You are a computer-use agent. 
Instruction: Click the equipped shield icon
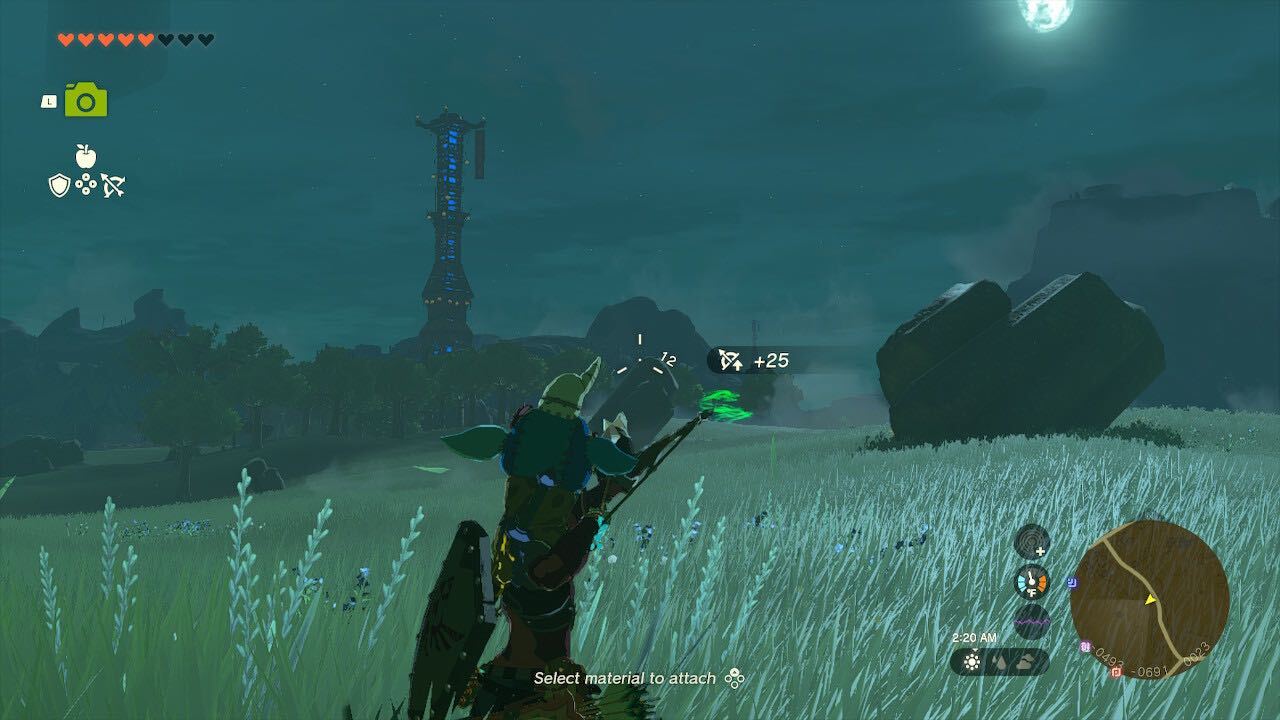60,185
